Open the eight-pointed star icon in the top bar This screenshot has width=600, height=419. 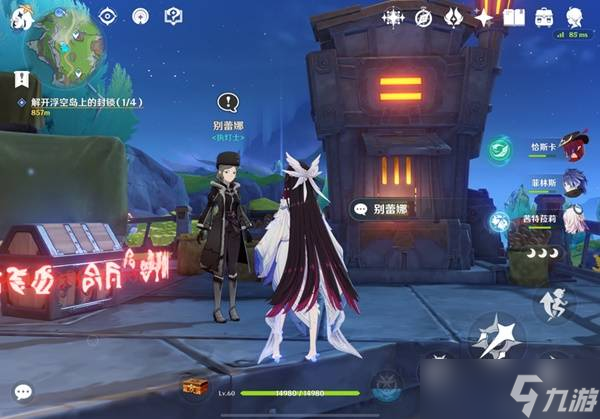pyautogui.click(x=393, y=16)
